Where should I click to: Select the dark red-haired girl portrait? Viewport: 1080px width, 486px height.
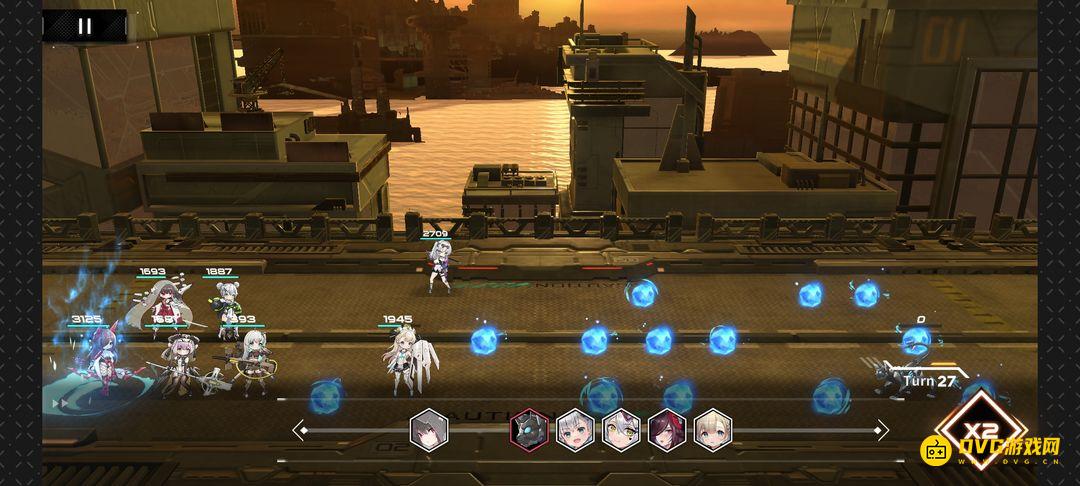pos(667,430)
